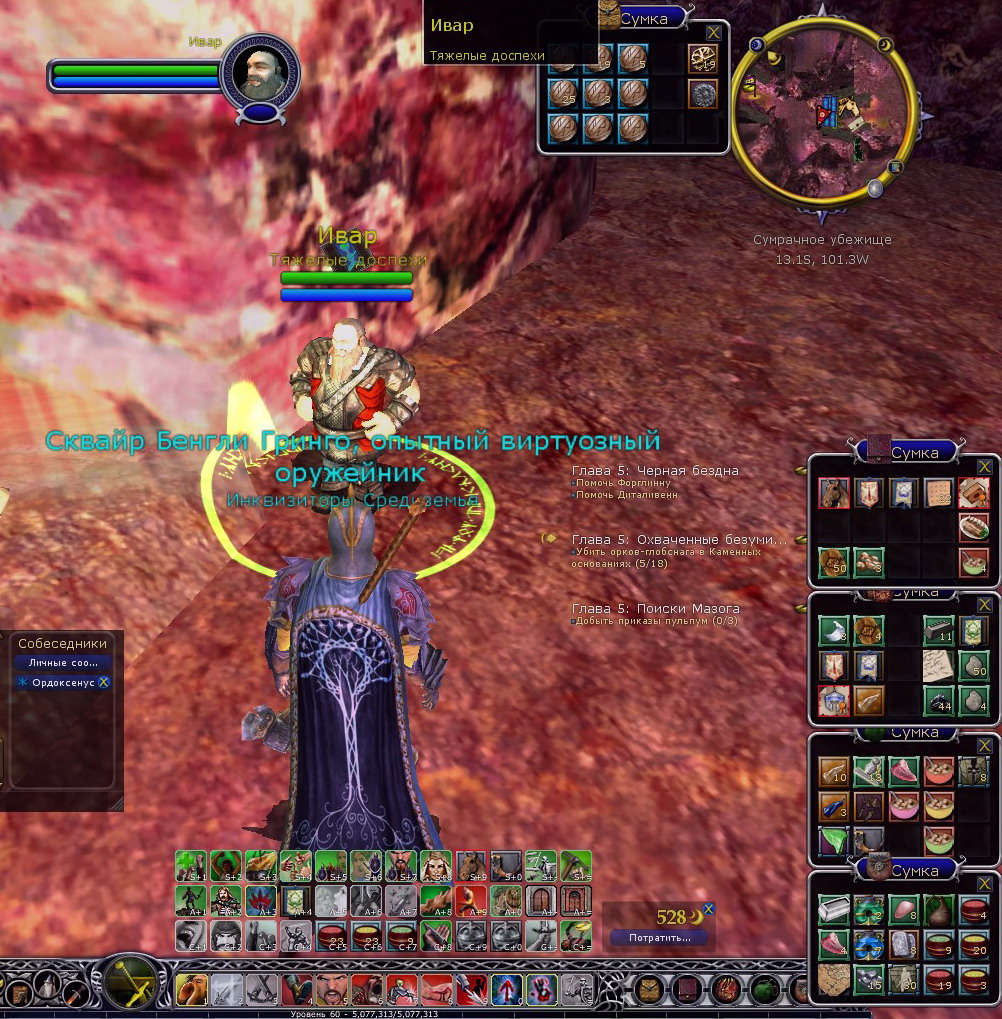Use the green crystal item in the bag
The width and height of the screenshot is (1002, 1019).
[833, 837]
